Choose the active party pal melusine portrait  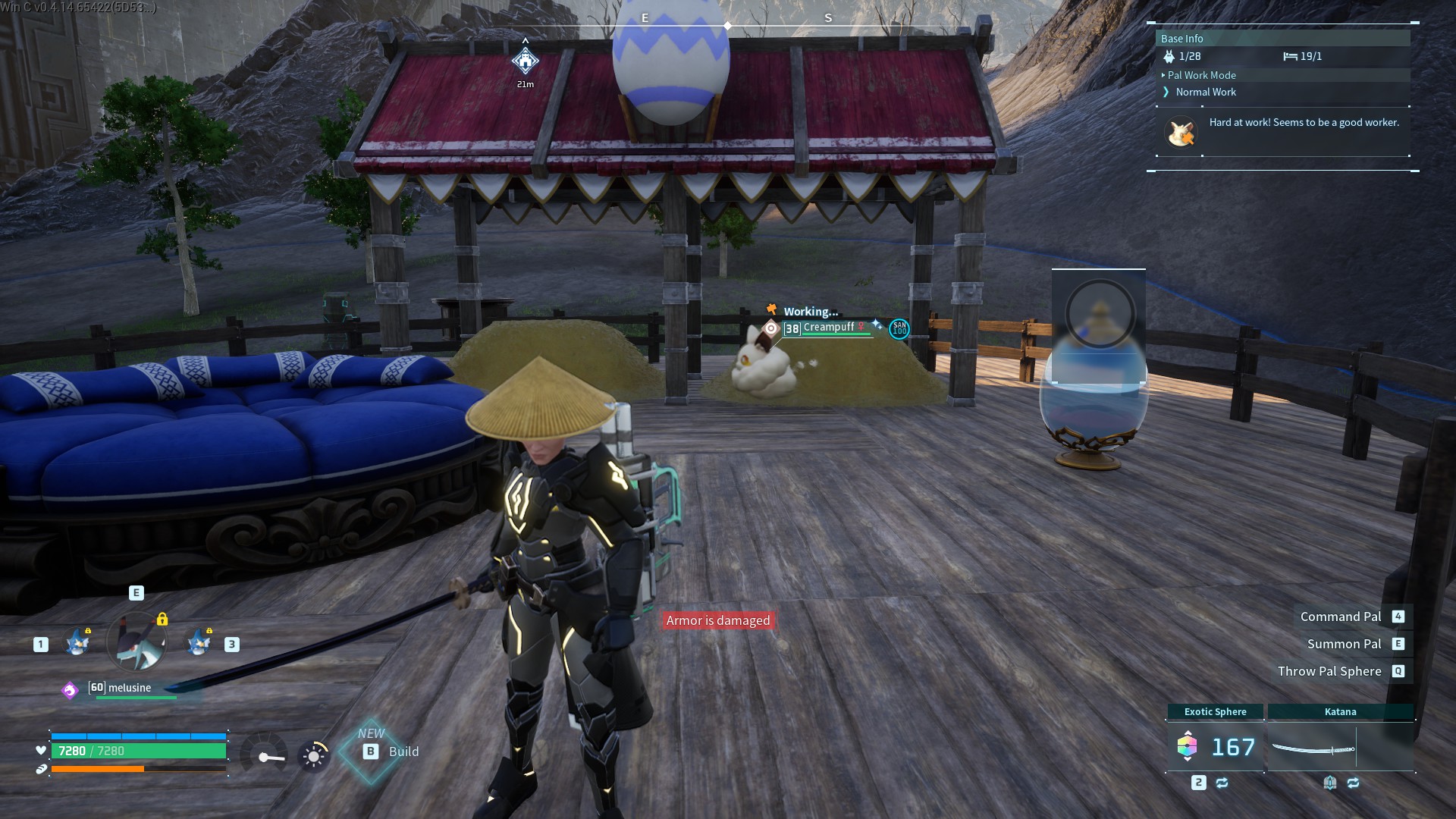tap(136, 643)
